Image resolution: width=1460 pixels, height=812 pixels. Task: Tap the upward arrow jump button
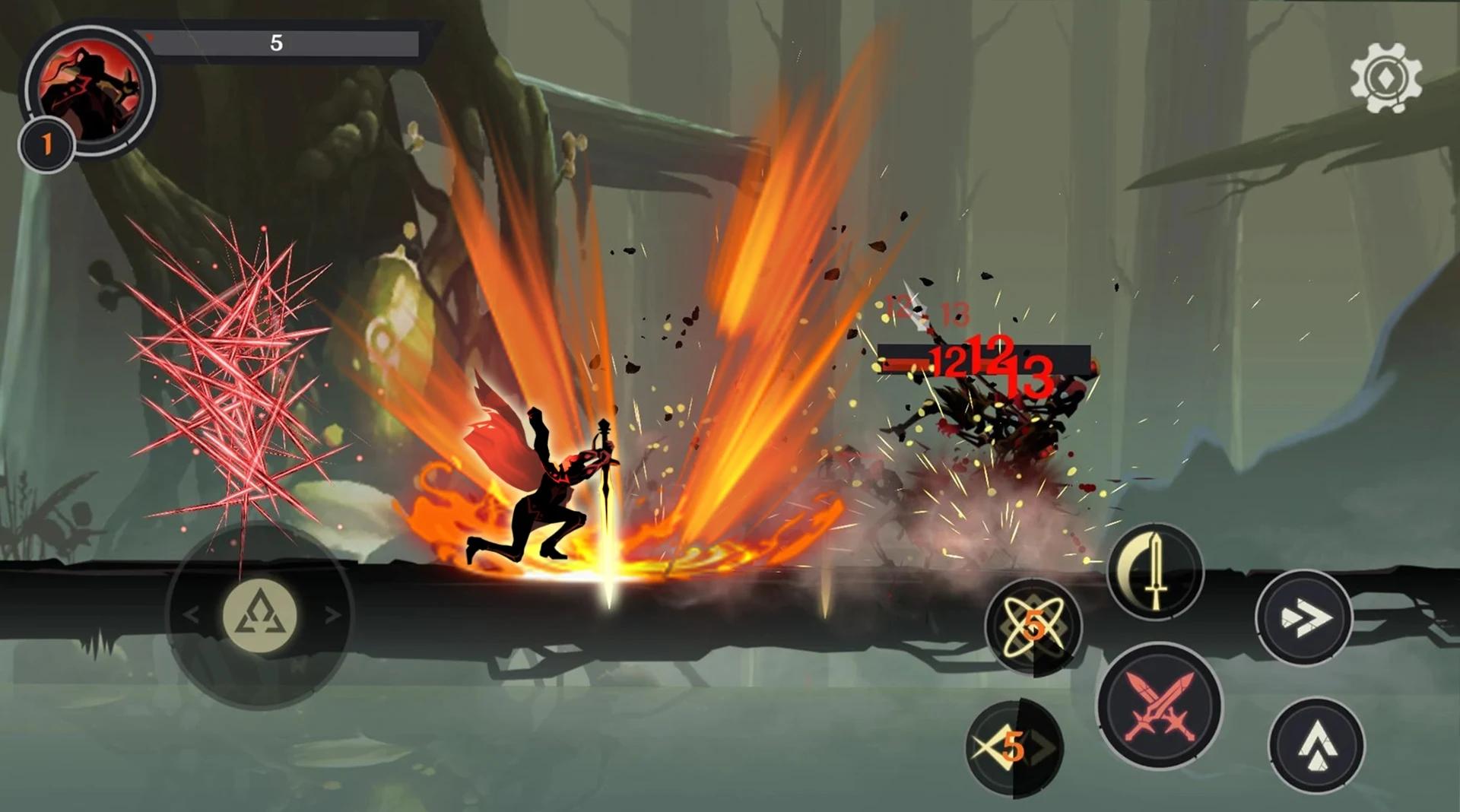click(1316, 746)
